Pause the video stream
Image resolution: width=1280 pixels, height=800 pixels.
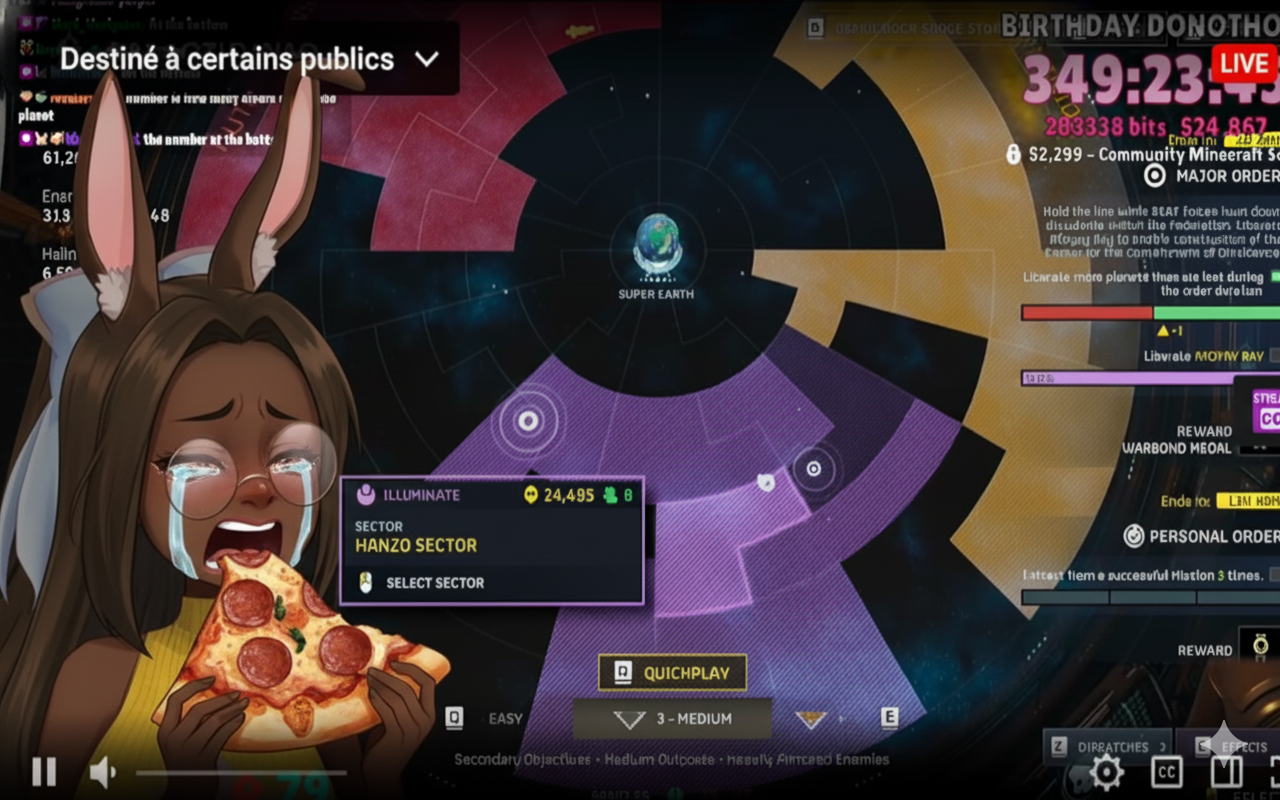tap(44, 771)
